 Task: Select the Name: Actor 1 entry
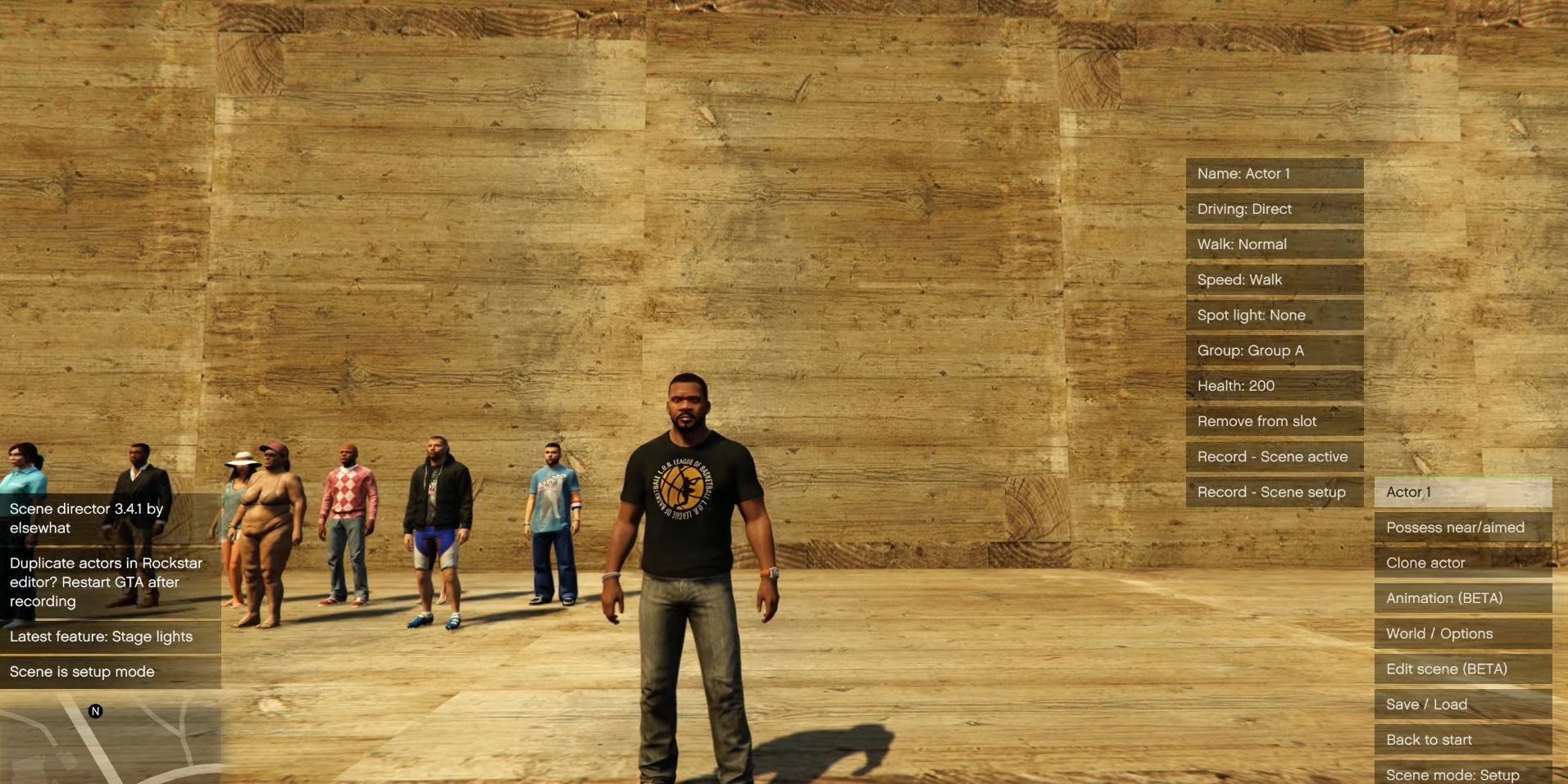[x=1275, y=174]
